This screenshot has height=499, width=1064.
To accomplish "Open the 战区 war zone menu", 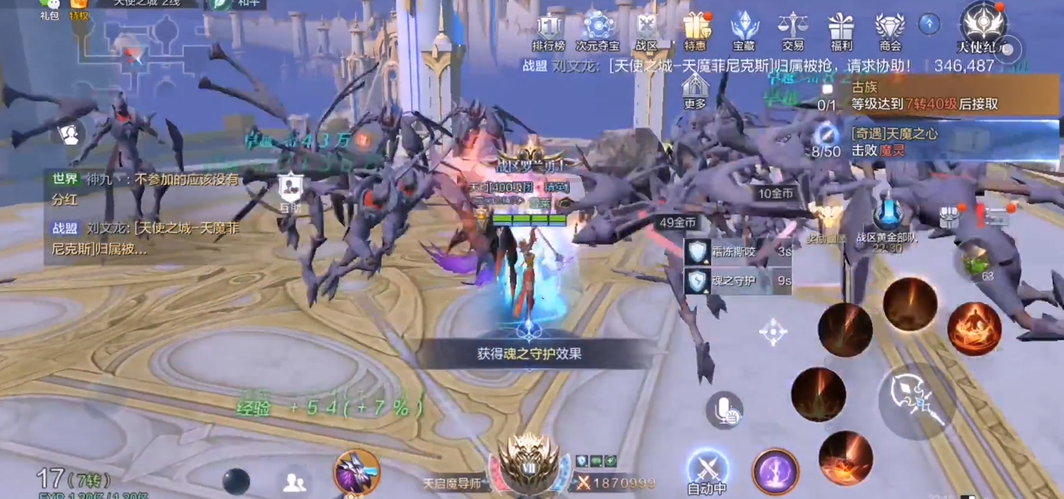I will (x=646, y=30).
